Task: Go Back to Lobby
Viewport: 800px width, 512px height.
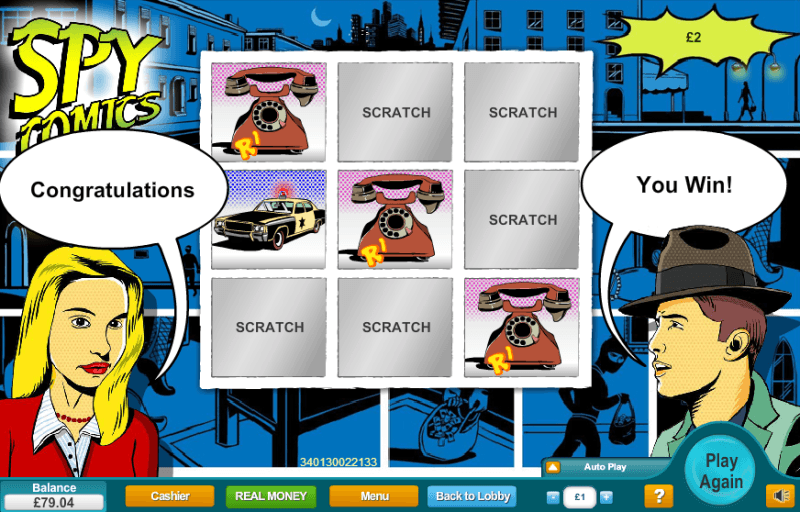Action: click(x=473, y=496)
